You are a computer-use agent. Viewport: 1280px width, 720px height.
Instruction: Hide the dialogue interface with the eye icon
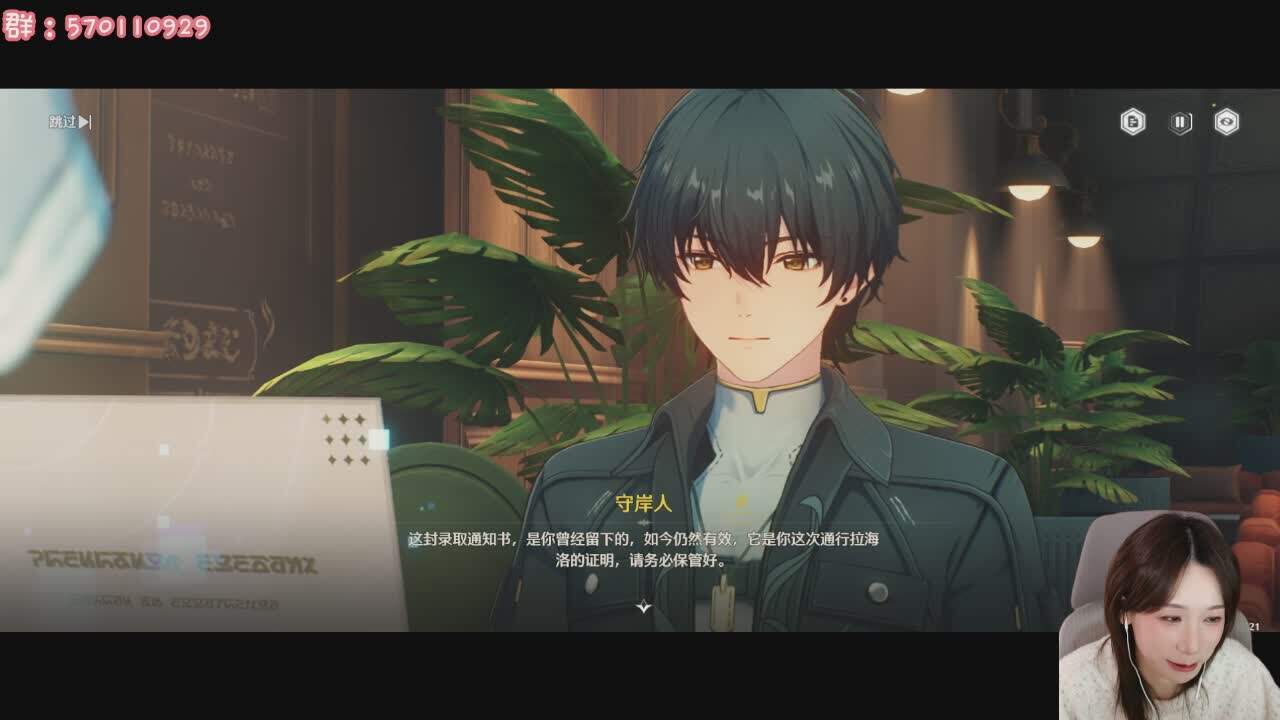coord(1226,122)
